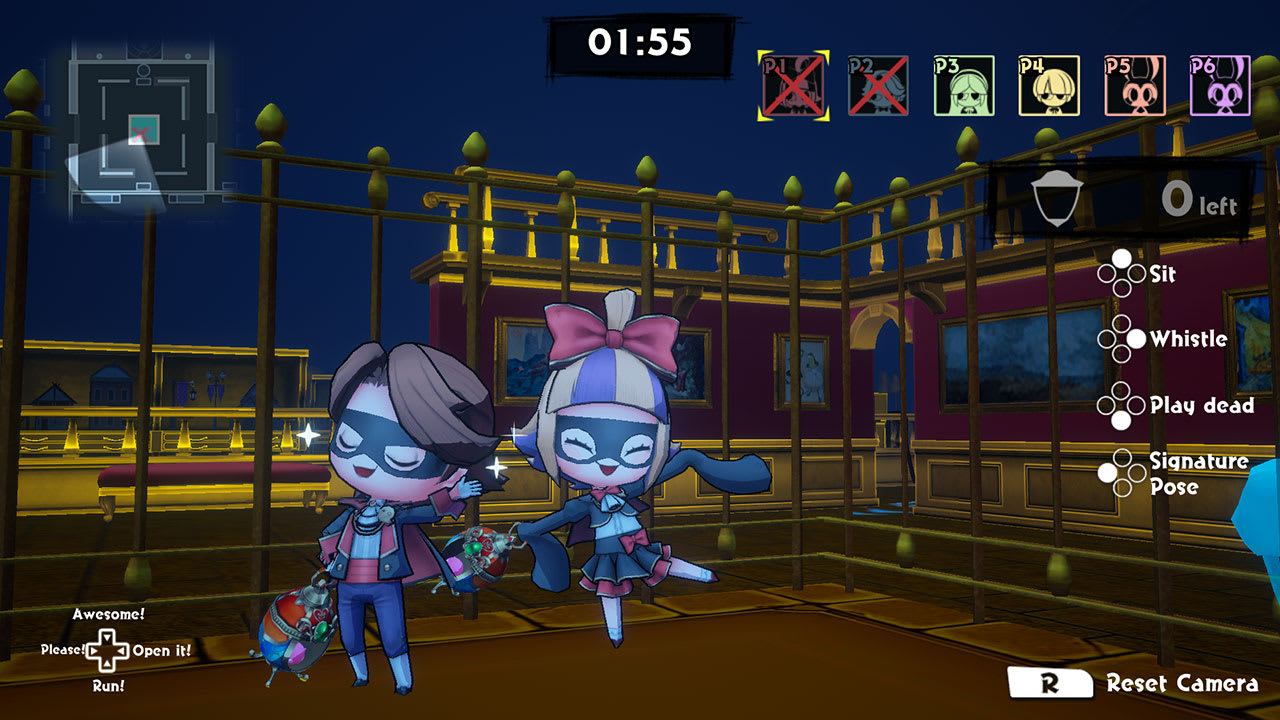Toggle the filled dot next to Whistle
This screenshot has width=1280, height=720.
click(1135, 339)
